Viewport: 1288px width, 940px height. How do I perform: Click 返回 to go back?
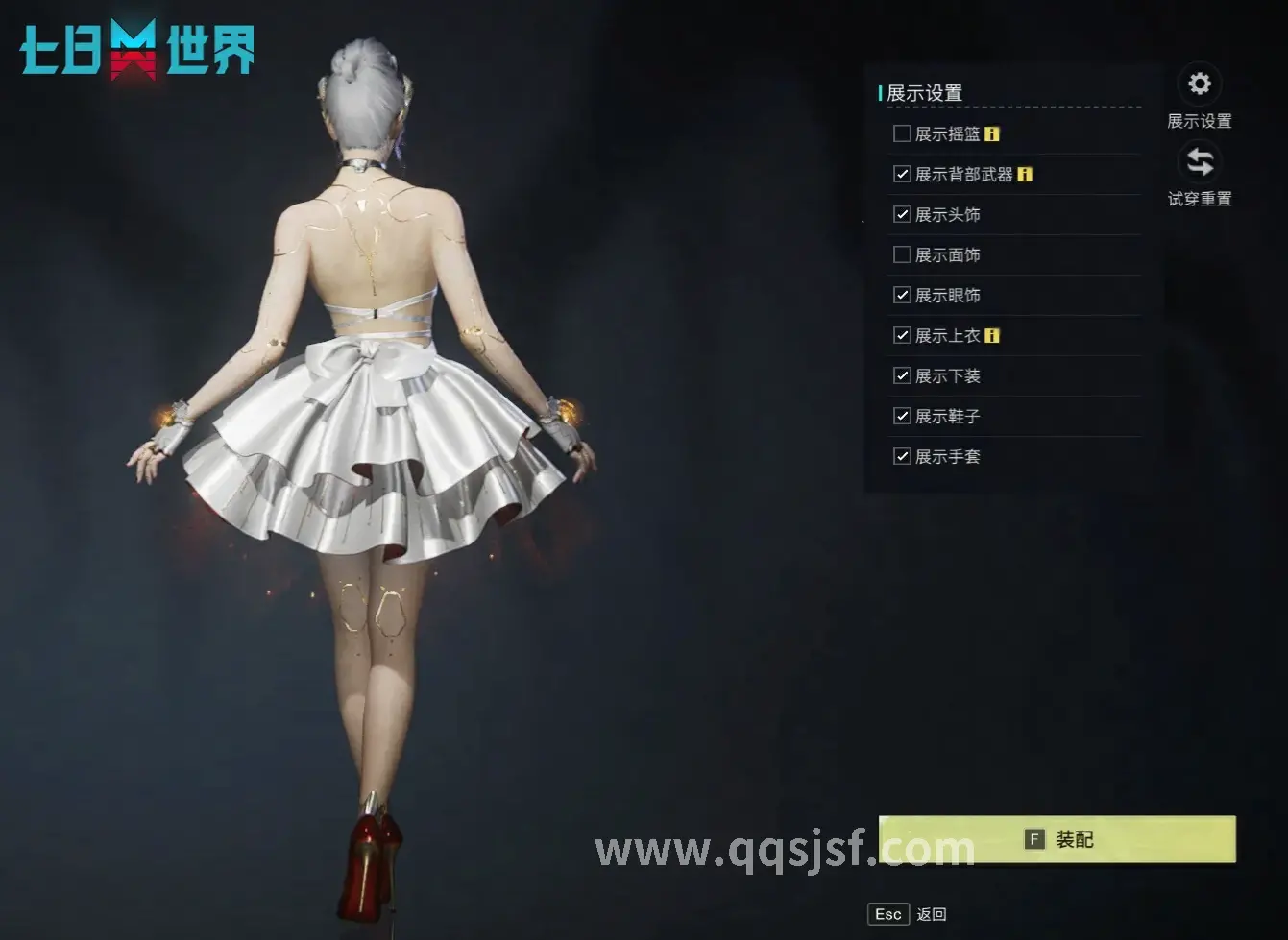[x=931, y=913]
